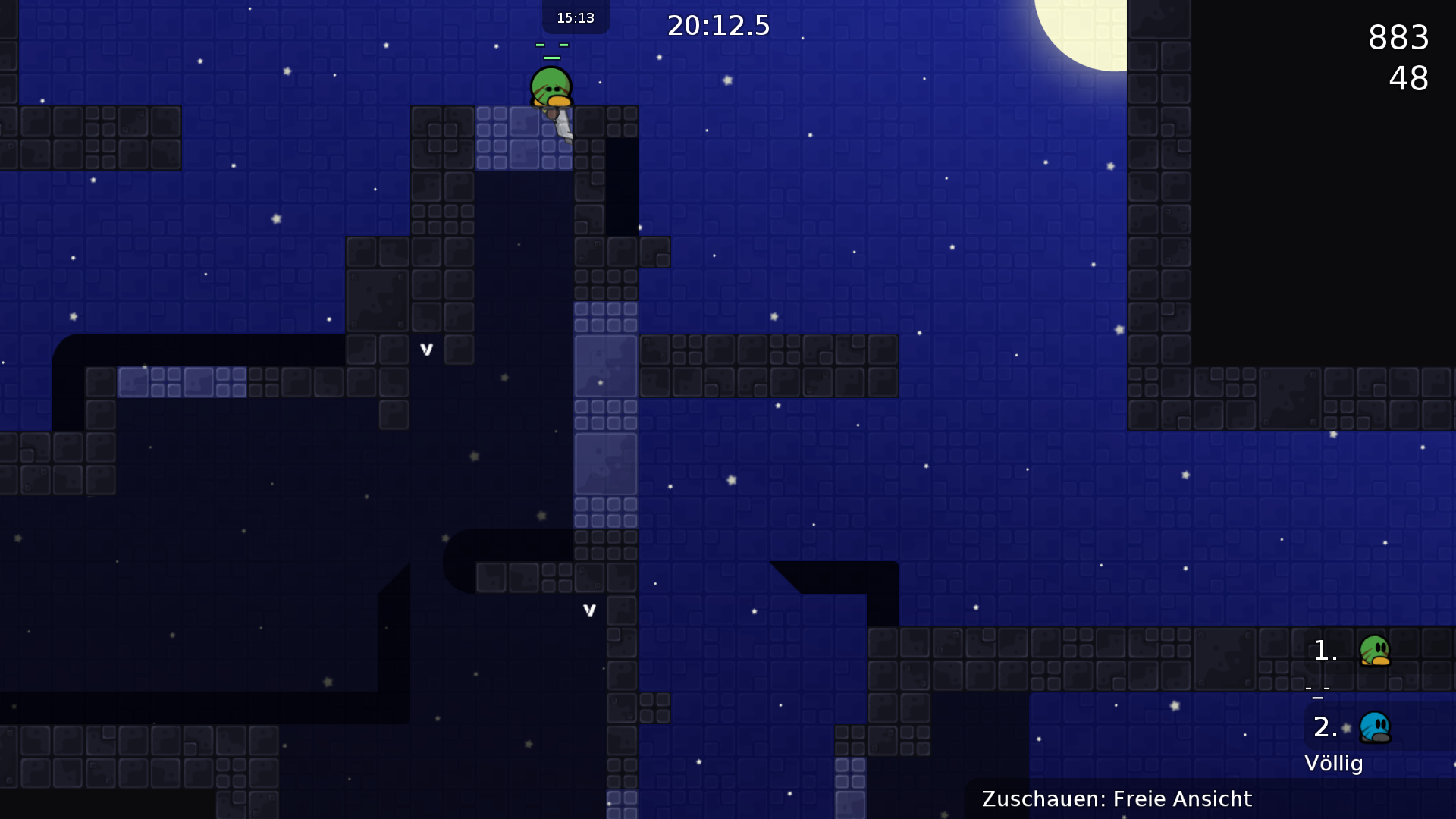1456x819 pixels.
Task: Open details for the Völlig player entry
Action: [x=1335, y=764]
